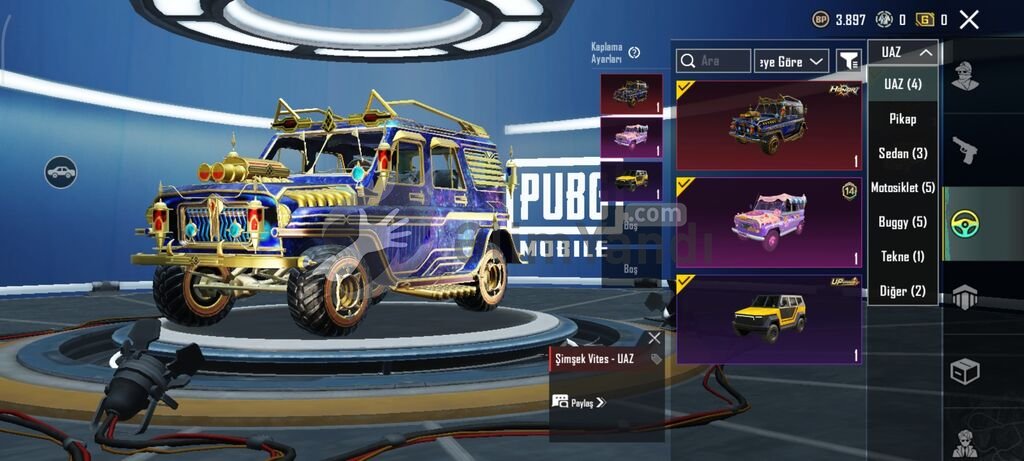This screenshot has width=1024, height=461.
Task: Open the Kaplama Ayarları help icon
Action: click(x=634, y=52)
